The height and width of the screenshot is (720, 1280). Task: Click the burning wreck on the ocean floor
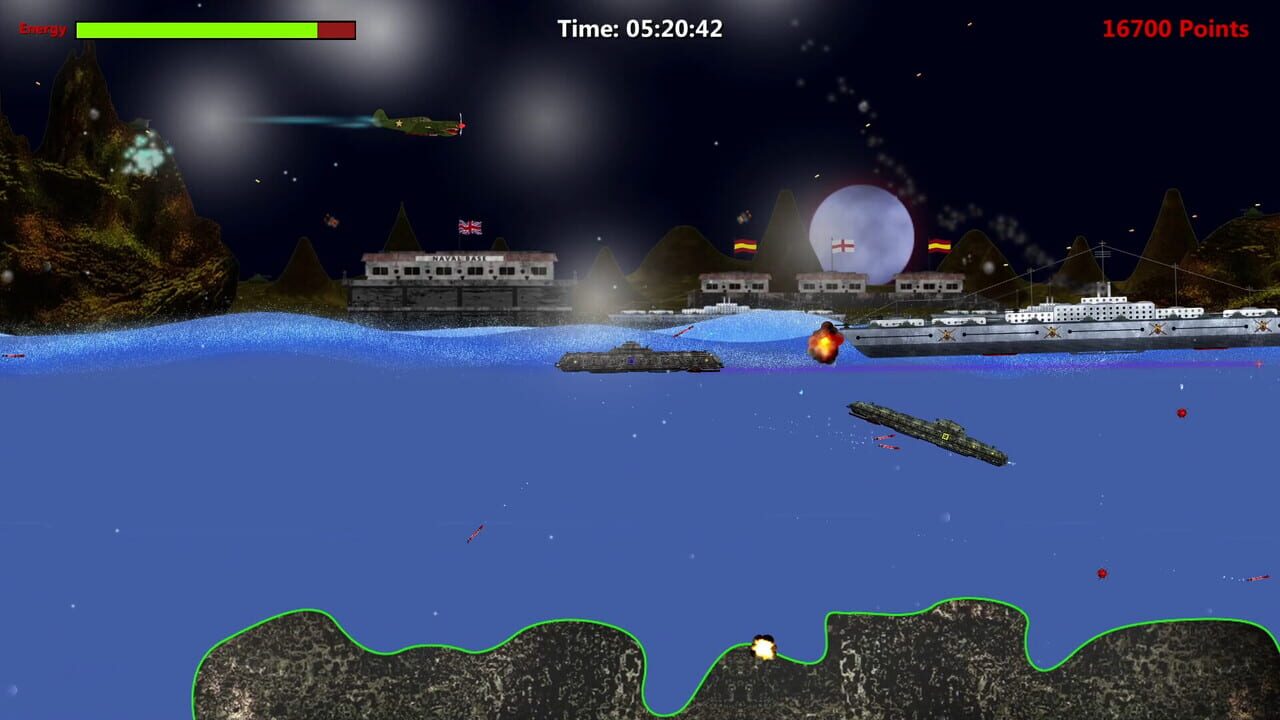(764, 648)
